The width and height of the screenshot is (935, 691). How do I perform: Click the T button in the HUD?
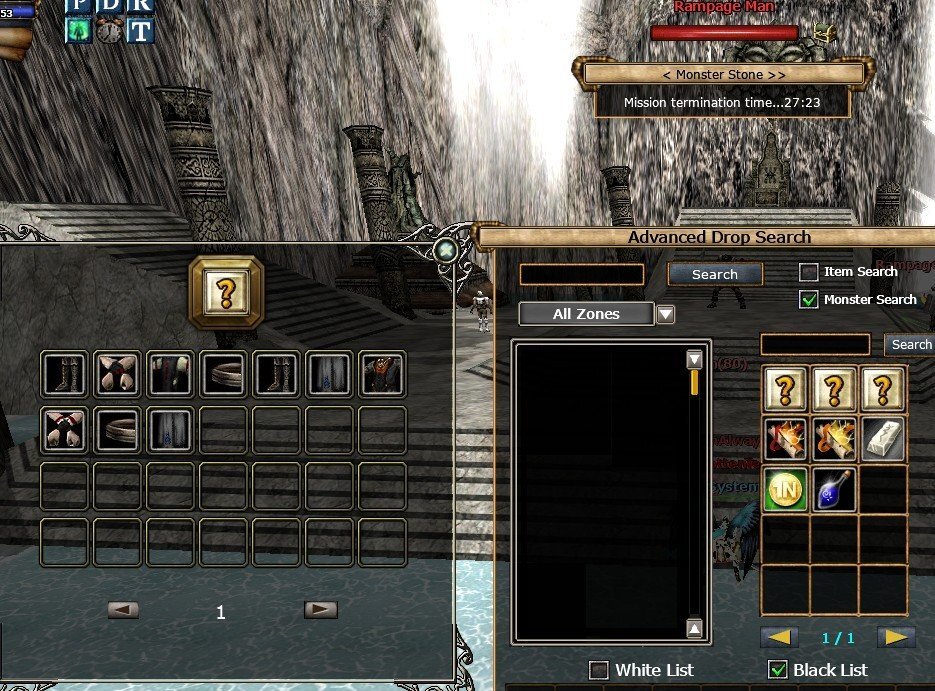(x=140, y=30)
